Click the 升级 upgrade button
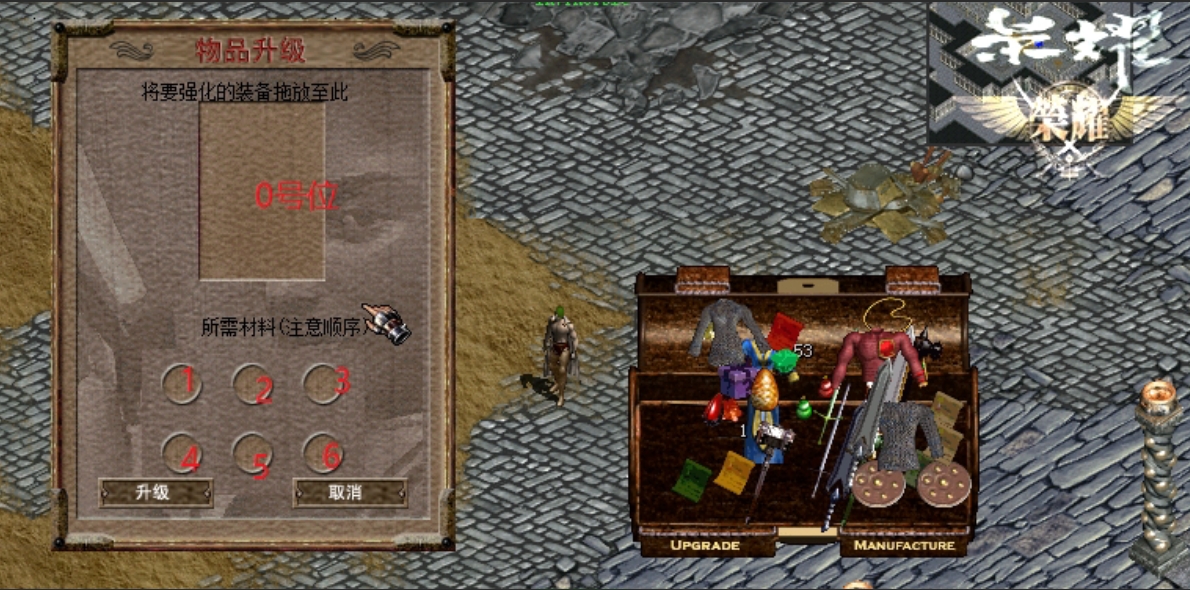The height and width of the screenshot is (590, 1190). [x=155, y=492]
